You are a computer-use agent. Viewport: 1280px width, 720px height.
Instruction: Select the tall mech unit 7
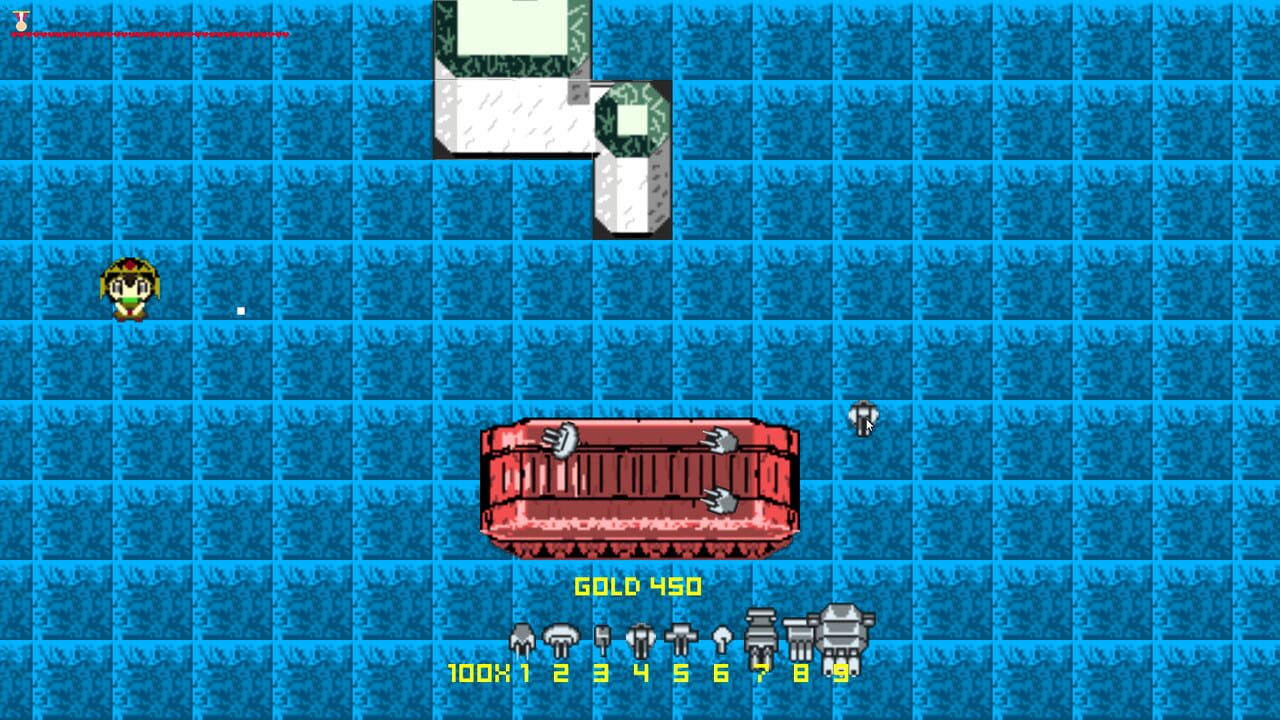coord(759,632)
